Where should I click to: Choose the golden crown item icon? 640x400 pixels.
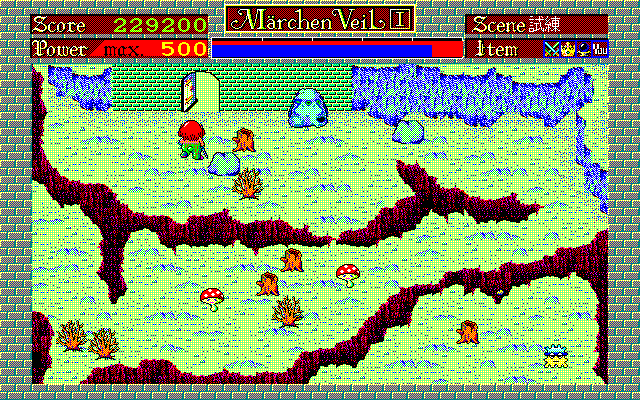[567, 48]
